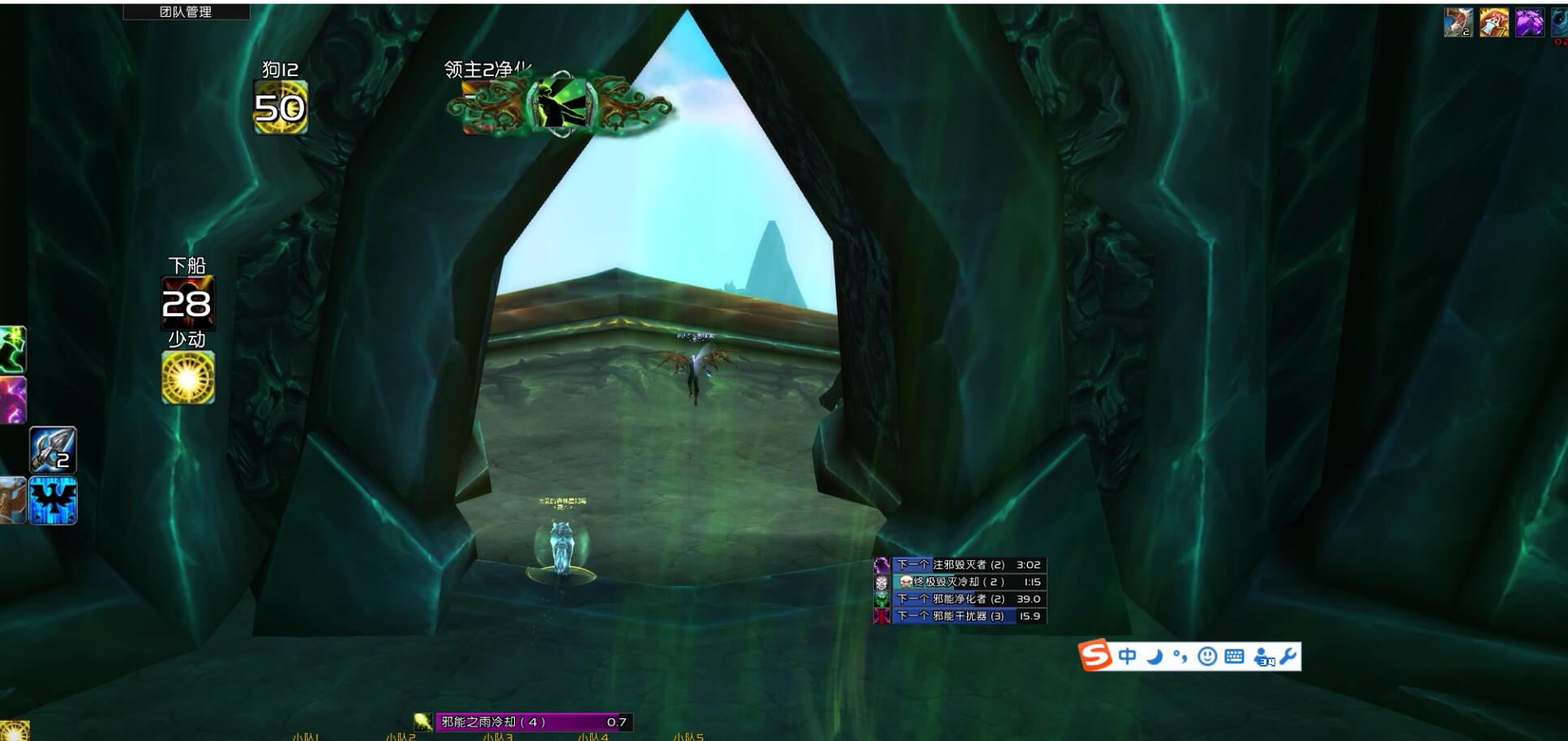The width and height of the screenshot is (1568, 741).
Task: Toggle the 中 Chinese input mode button
Action: 1127,656
